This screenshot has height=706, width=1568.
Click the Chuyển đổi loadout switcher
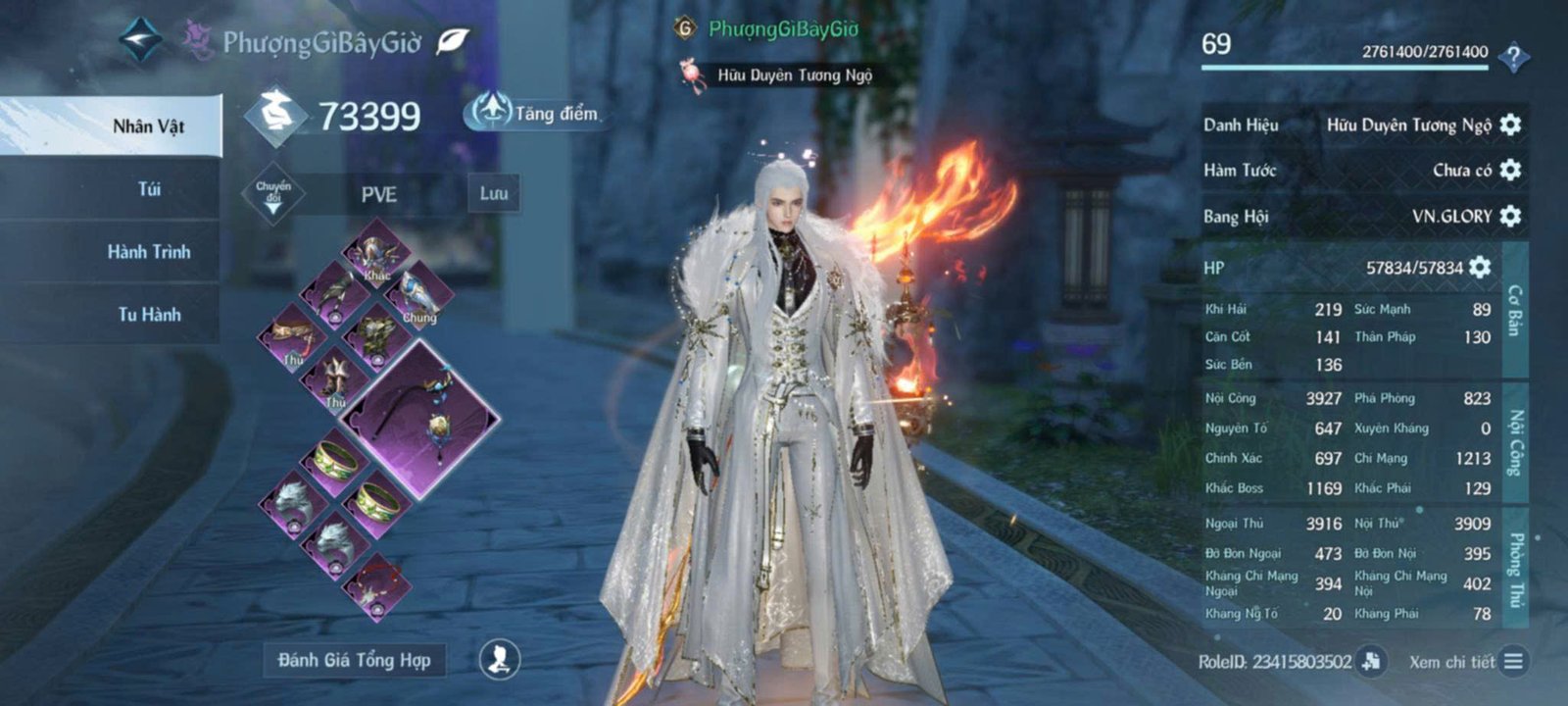272,194
